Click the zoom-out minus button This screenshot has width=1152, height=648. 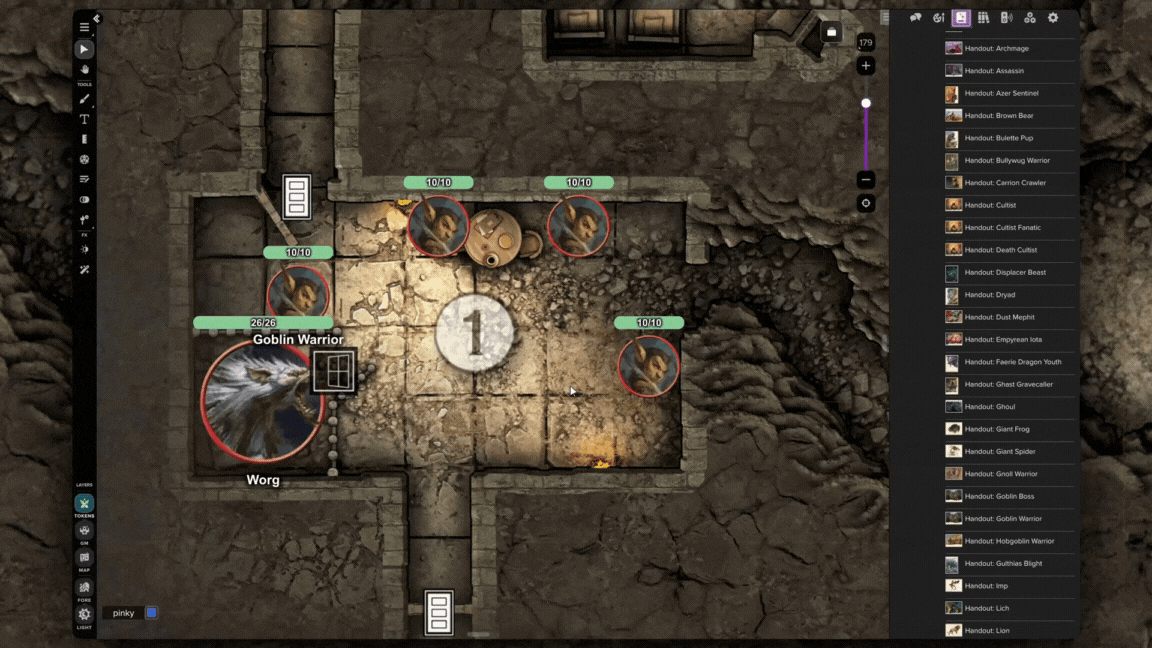(866, 180)
